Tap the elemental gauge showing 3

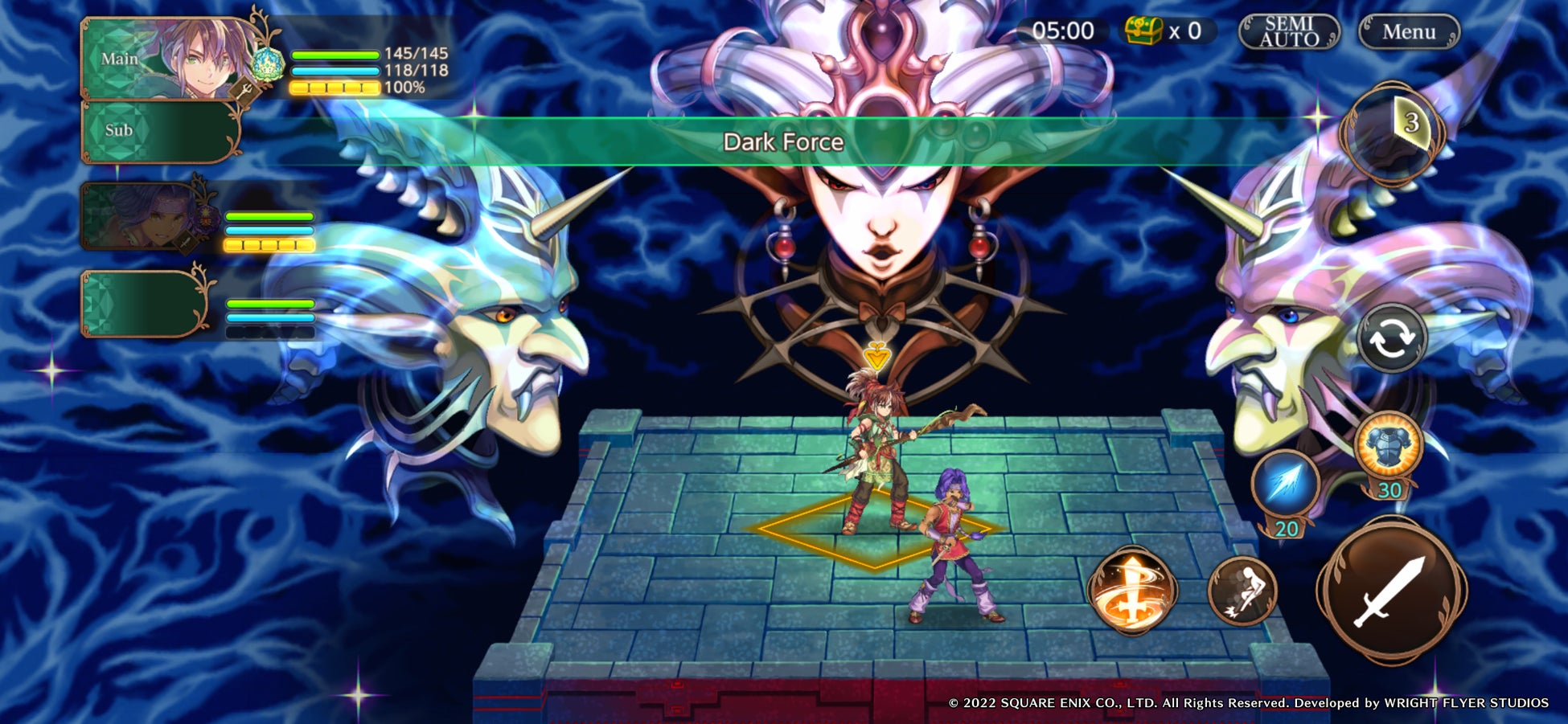1391,129
